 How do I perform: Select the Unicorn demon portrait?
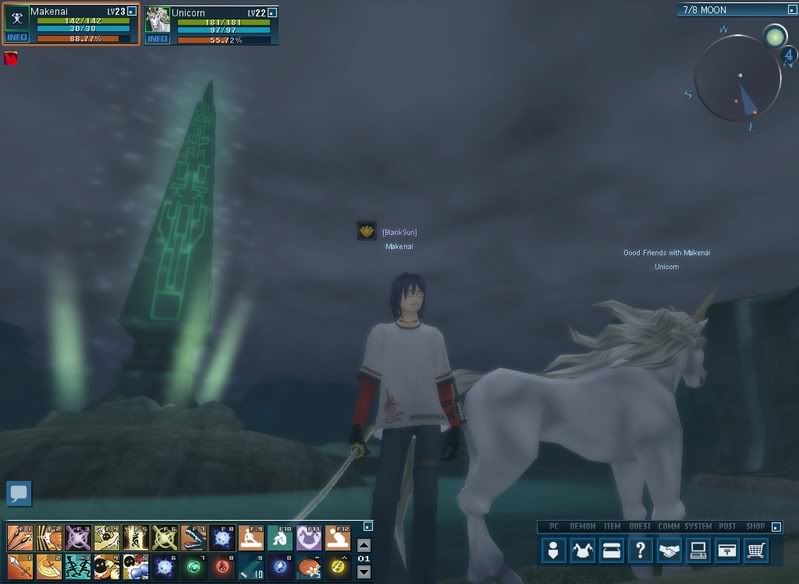coord(158,19)
